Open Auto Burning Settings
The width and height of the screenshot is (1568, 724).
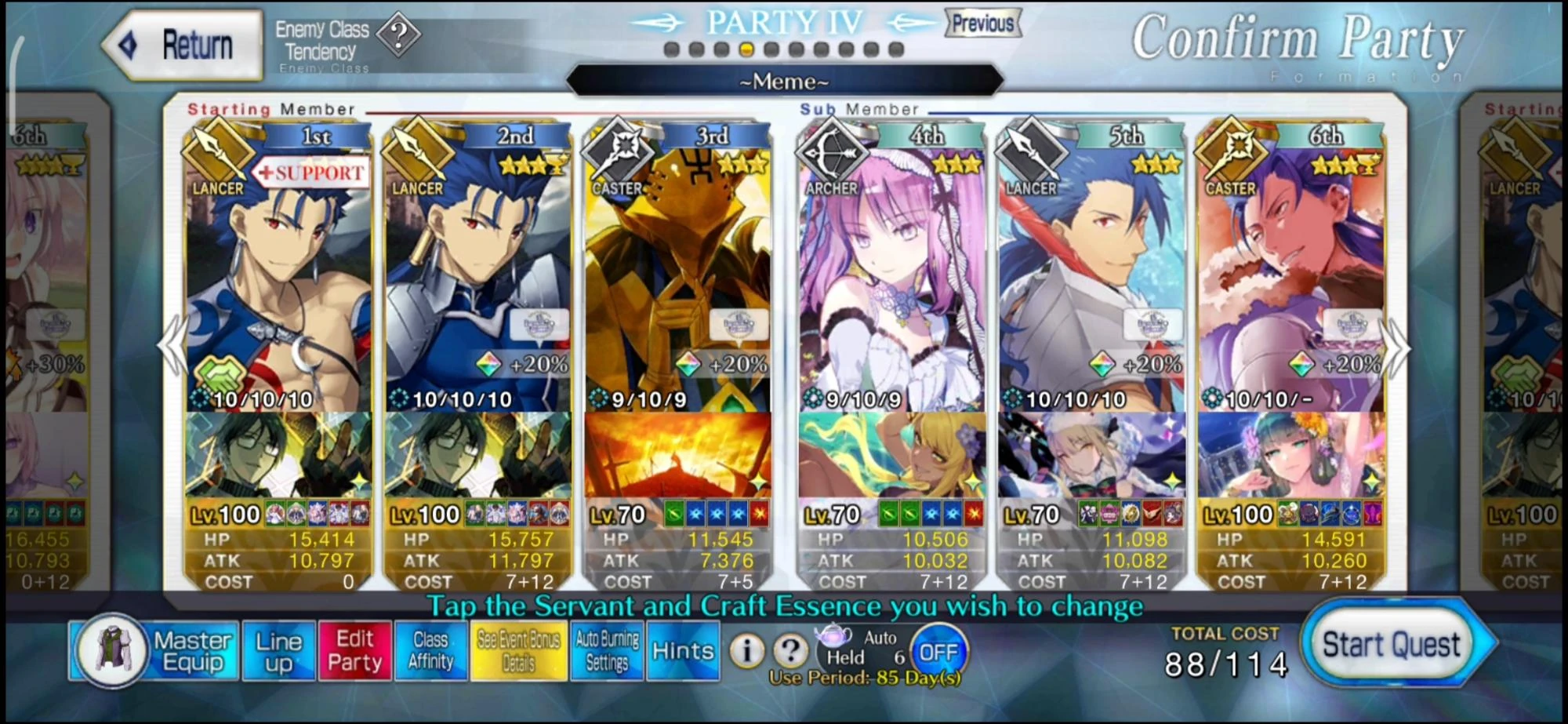(604, 651)
